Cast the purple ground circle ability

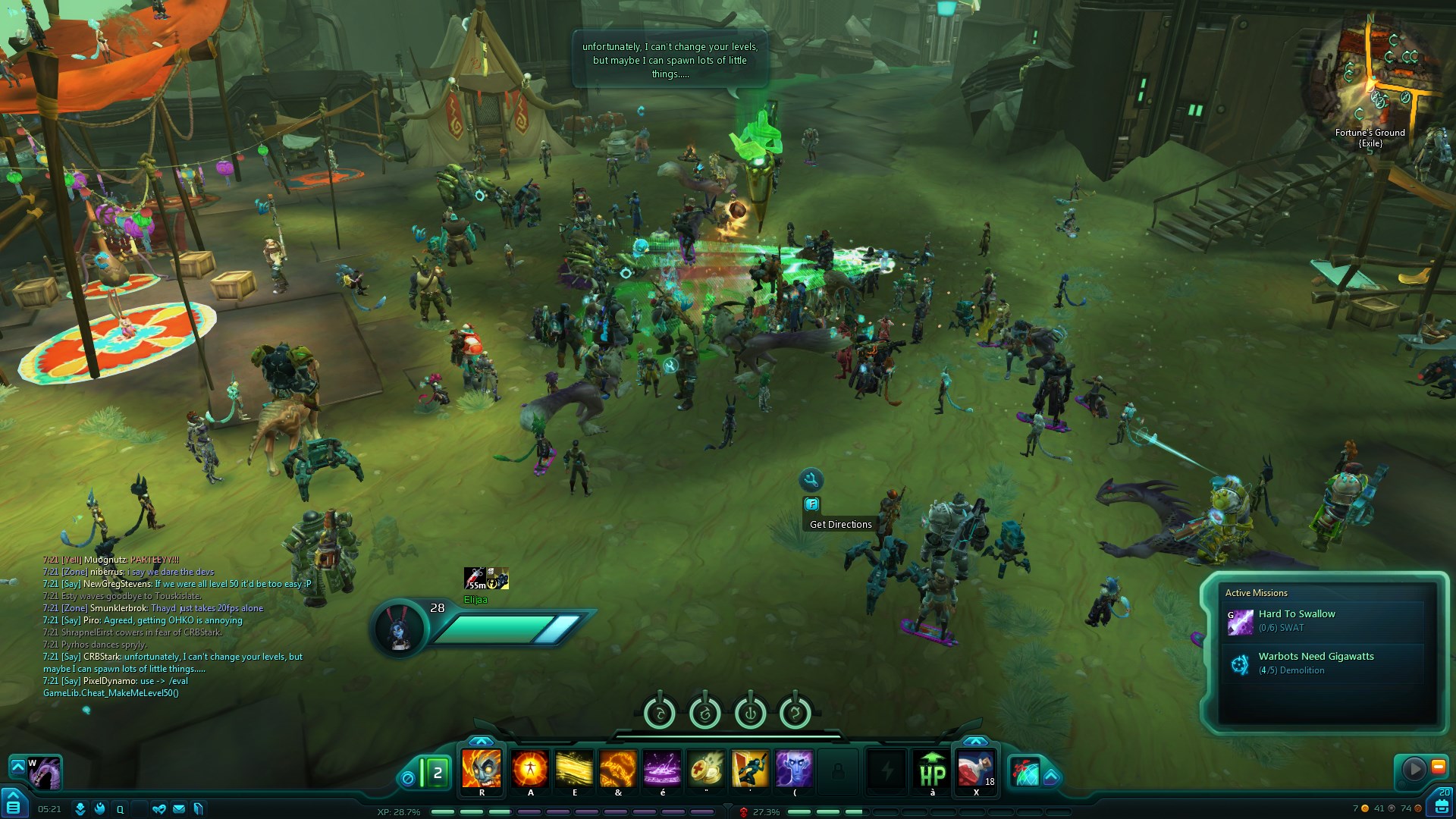point(662,769)
